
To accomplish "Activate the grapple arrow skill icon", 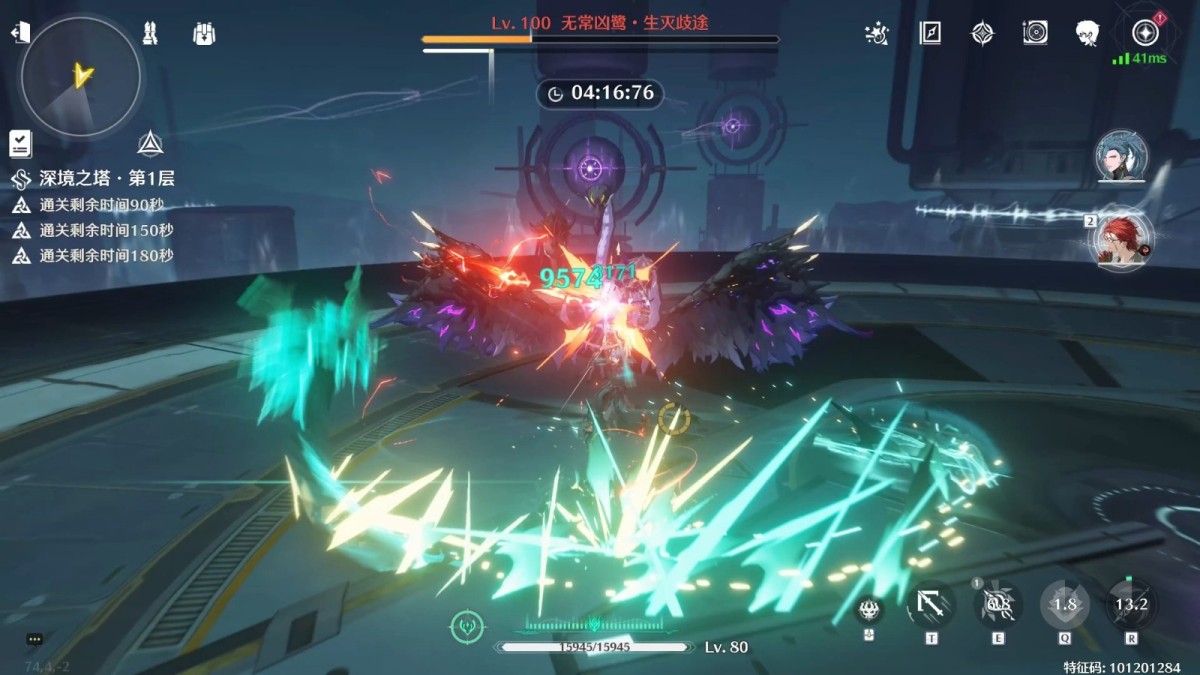I will [x=930, y=604].
